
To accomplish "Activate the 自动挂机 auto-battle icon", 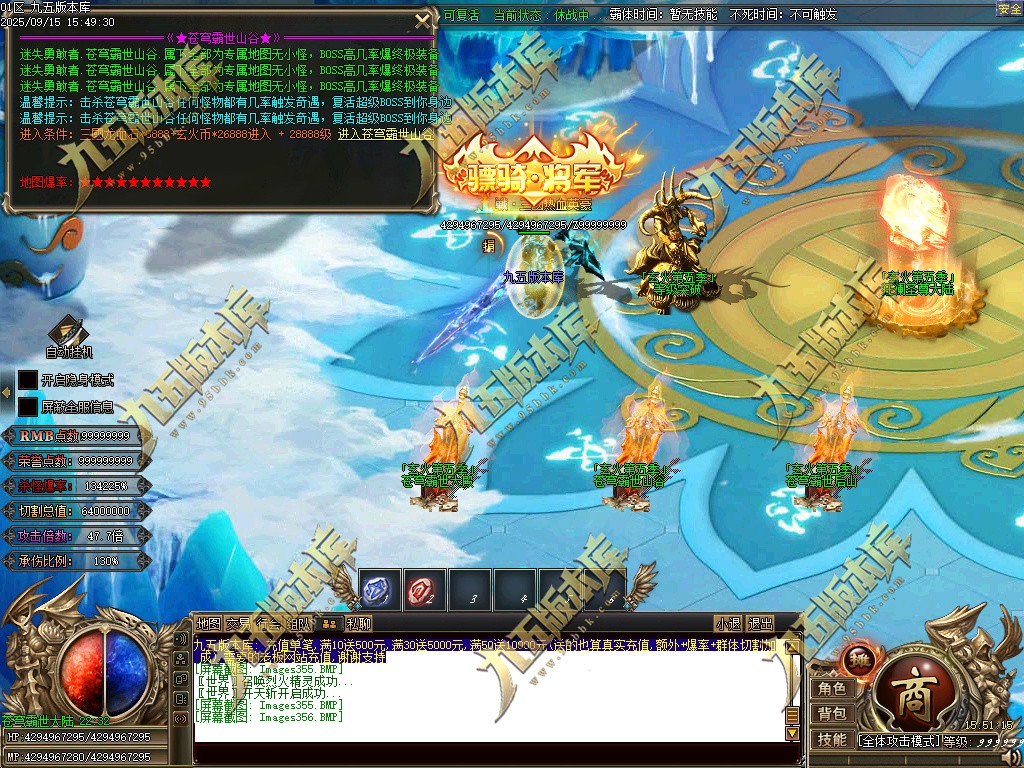I will (69, 332).
